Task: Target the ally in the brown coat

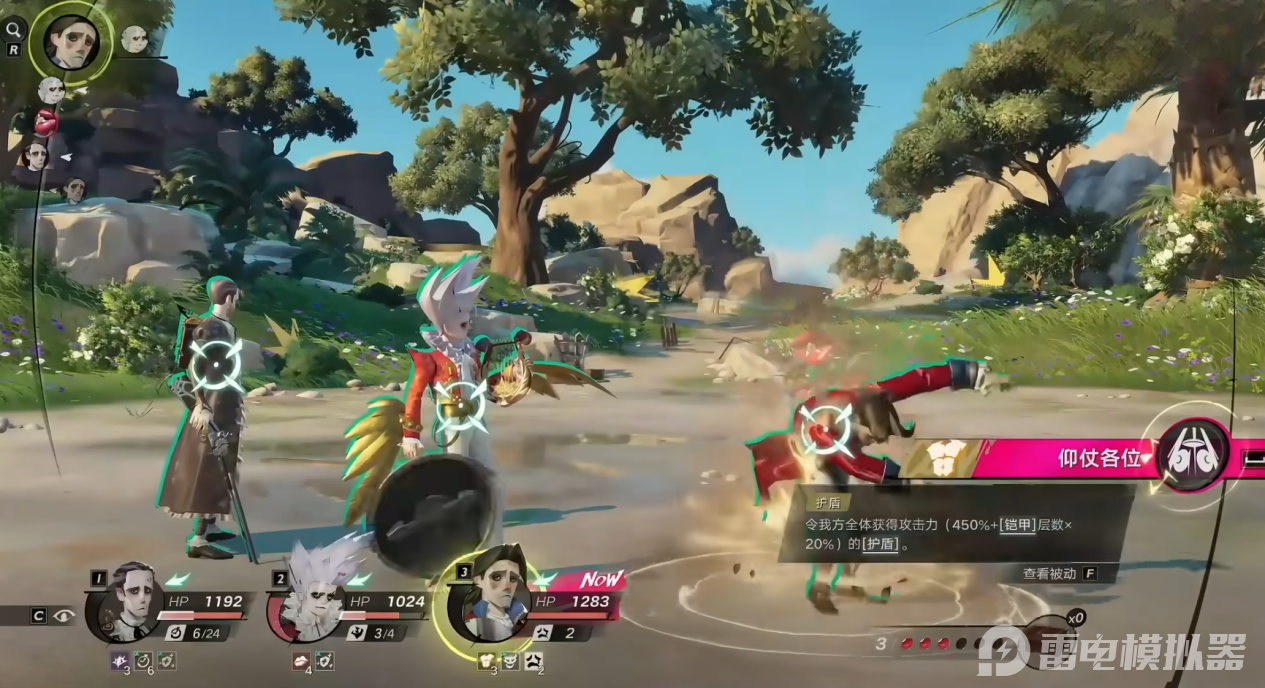Action: pyautogui.click(x=216, y=365)
